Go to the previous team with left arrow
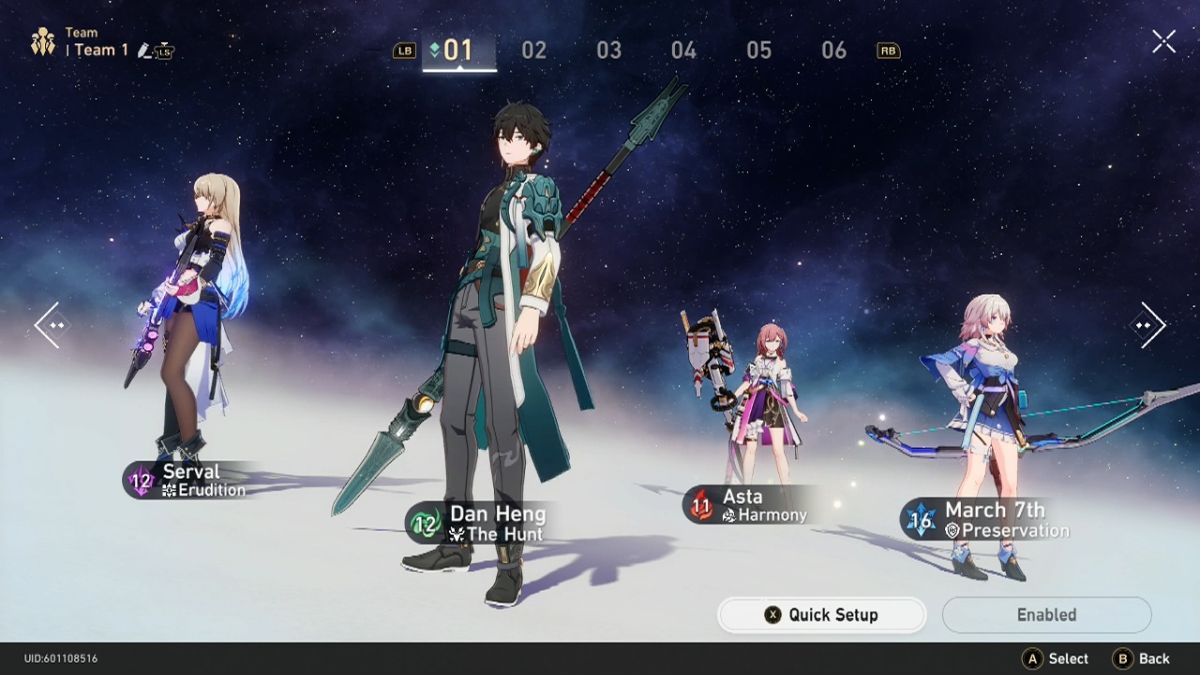This screenshot has height=675, width=1200. click(x=51, y=325)
